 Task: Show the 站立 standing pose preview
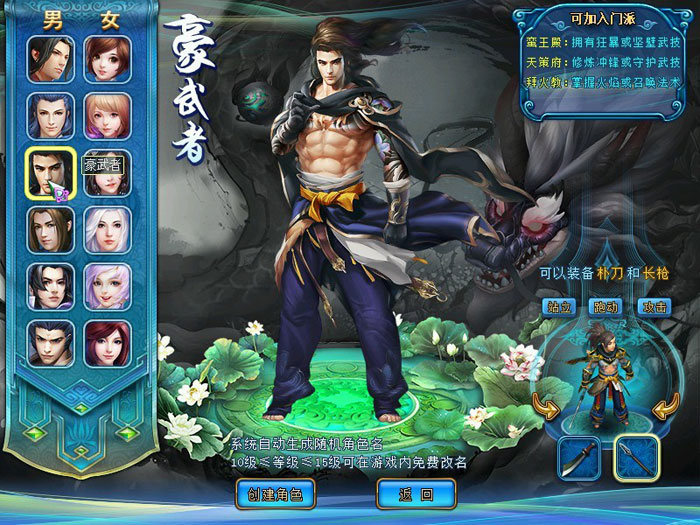pos(559,306)
